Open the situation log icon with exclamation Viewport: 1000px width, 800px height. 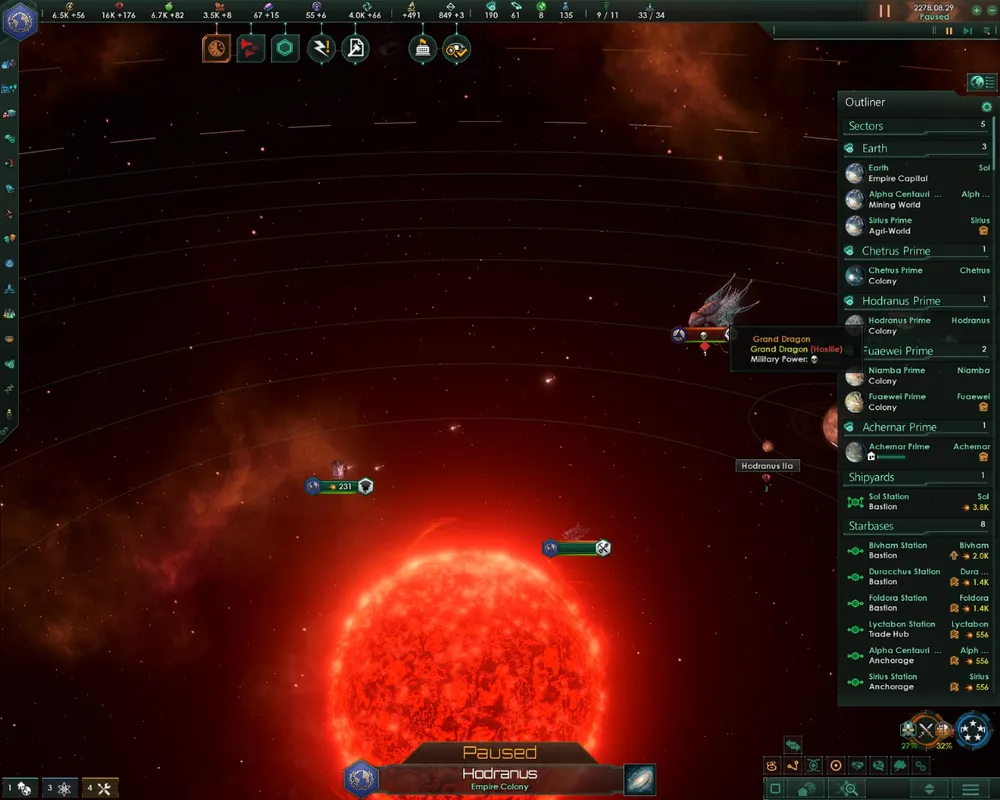321,48
